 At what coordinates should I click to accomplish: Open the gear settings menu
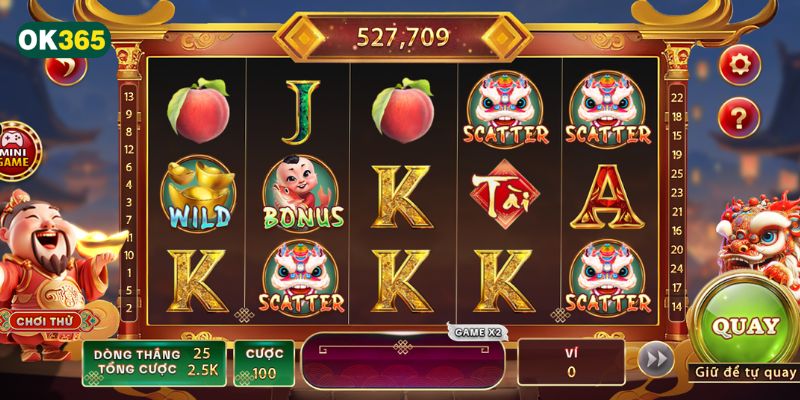739,64
